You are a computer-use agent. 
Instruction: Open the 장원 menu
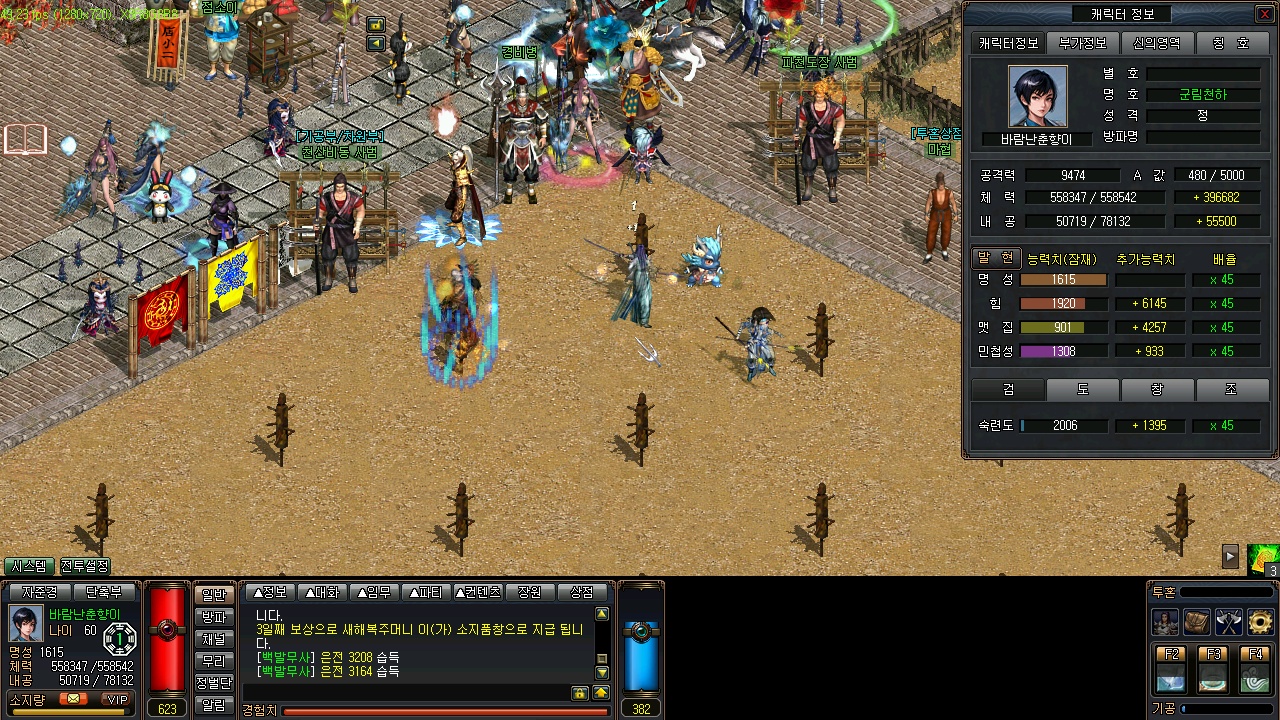click(529, 592)
